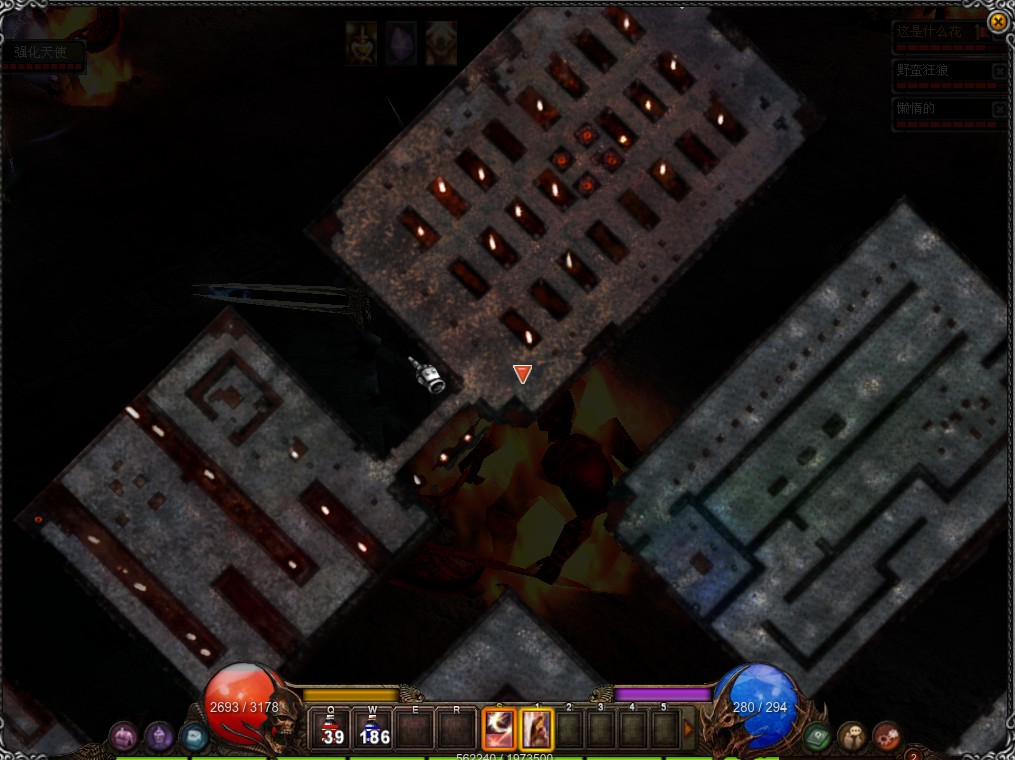This screenshot has width=1015, height=760.
Task: Select the skill in hotbar slot 1
Action: (536, 729)
